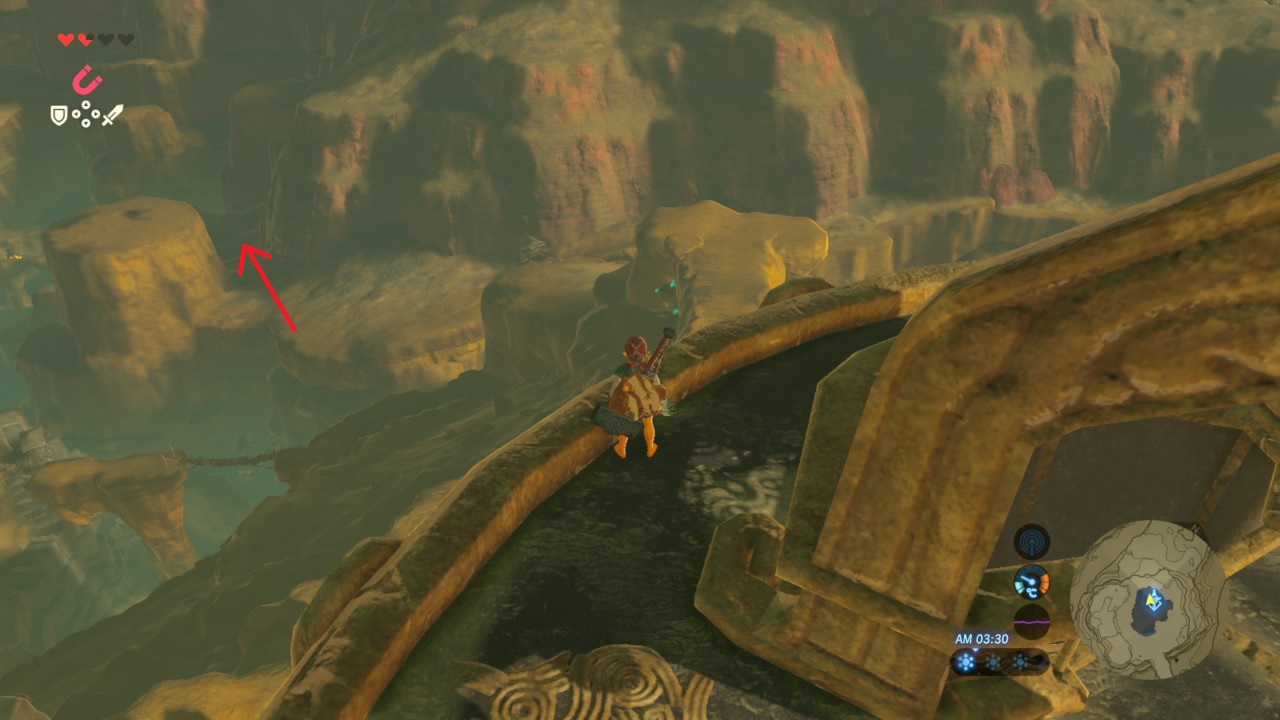Image resolution: width=1280 pixels, height=720 pixels.
Task: Select the Magnesis rune magnet icon
Action: pyautogui.click(x=87, y=79)
